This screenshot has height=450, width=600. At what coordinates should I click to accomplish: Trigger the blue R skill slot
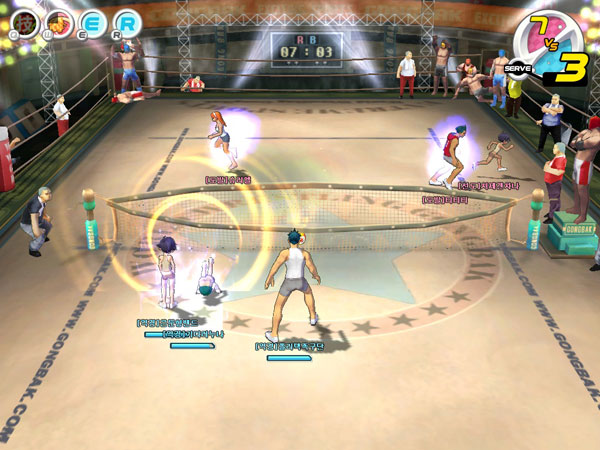pyautogui.click(x=127, y=21)
